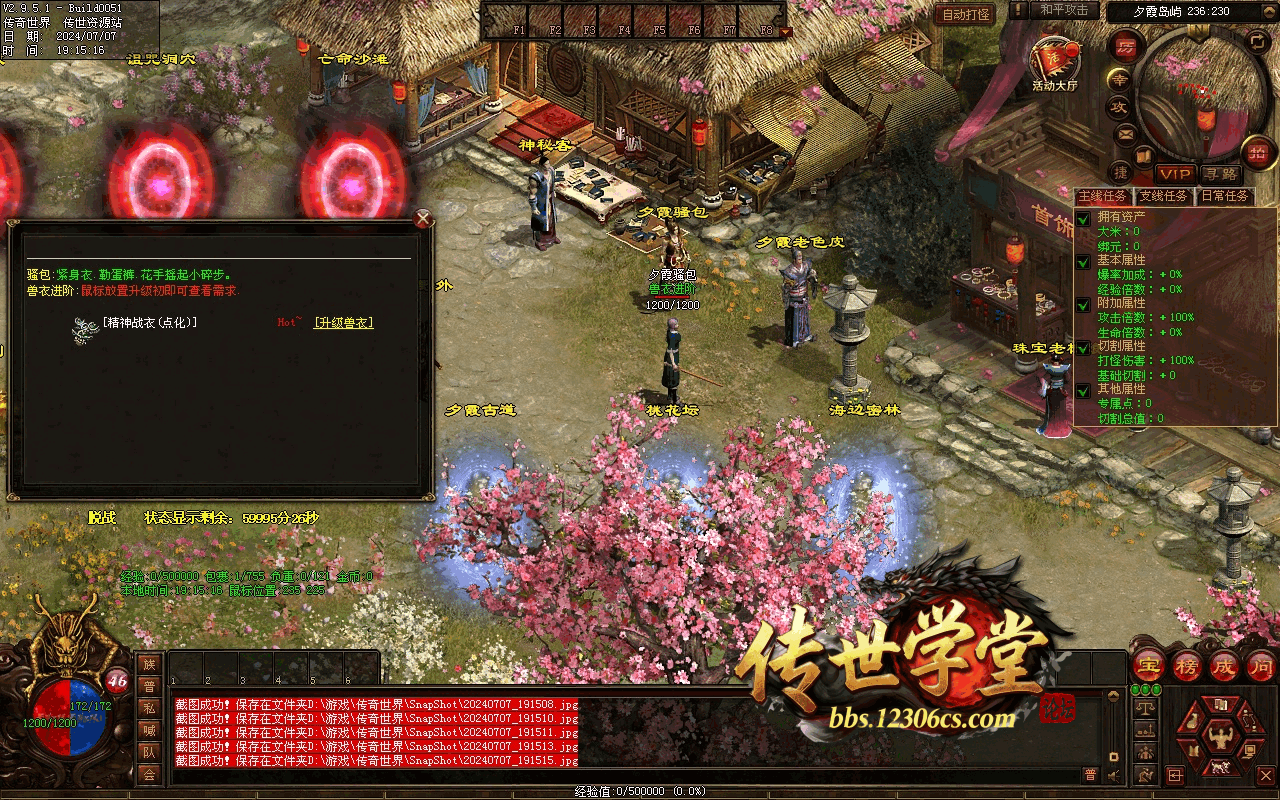This screenshot has width=1280, height=800.
Task: Switch to the 支线任务 tab
Action: 1163,196
